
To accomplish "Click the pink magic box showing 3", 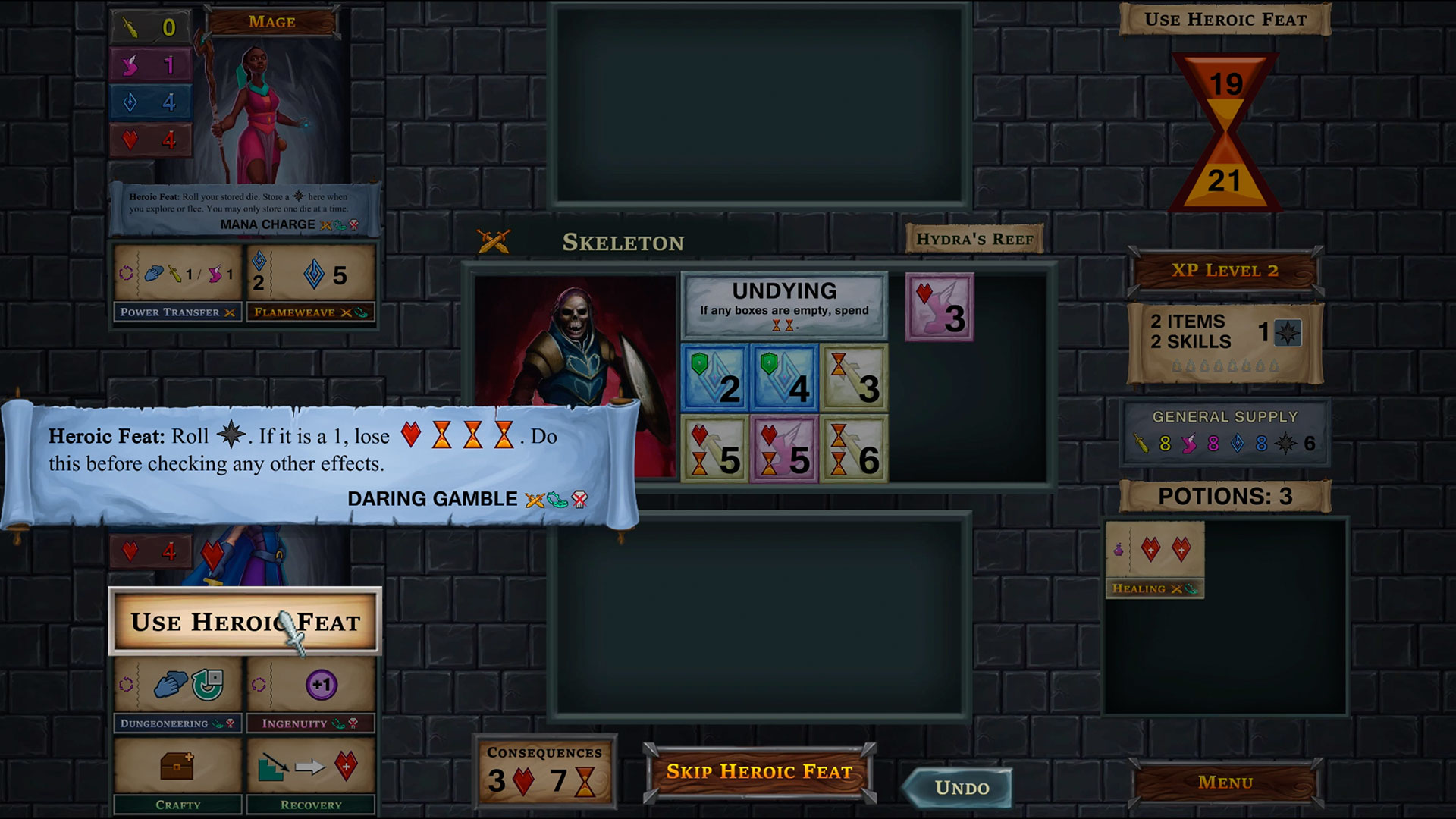I will pyautogui.click(x=940, y=306).
